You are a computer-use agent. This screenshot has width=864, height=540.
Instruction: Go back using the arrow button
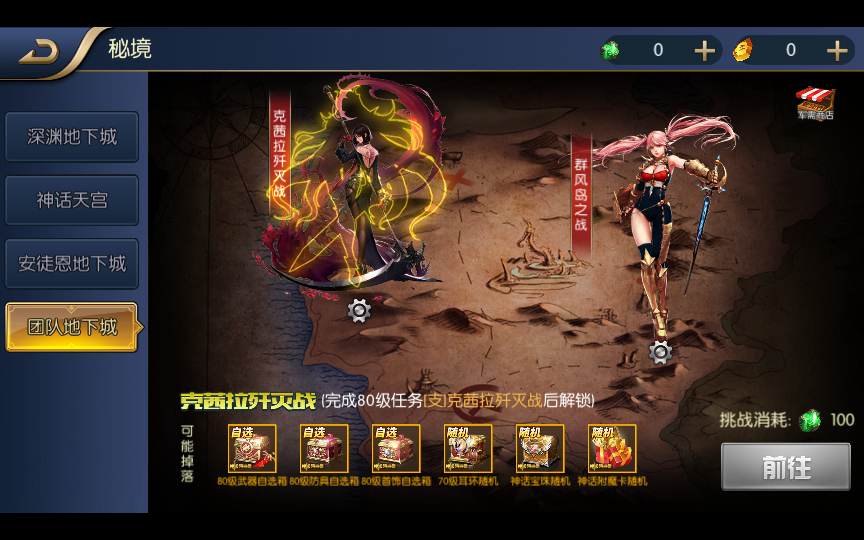40,53
